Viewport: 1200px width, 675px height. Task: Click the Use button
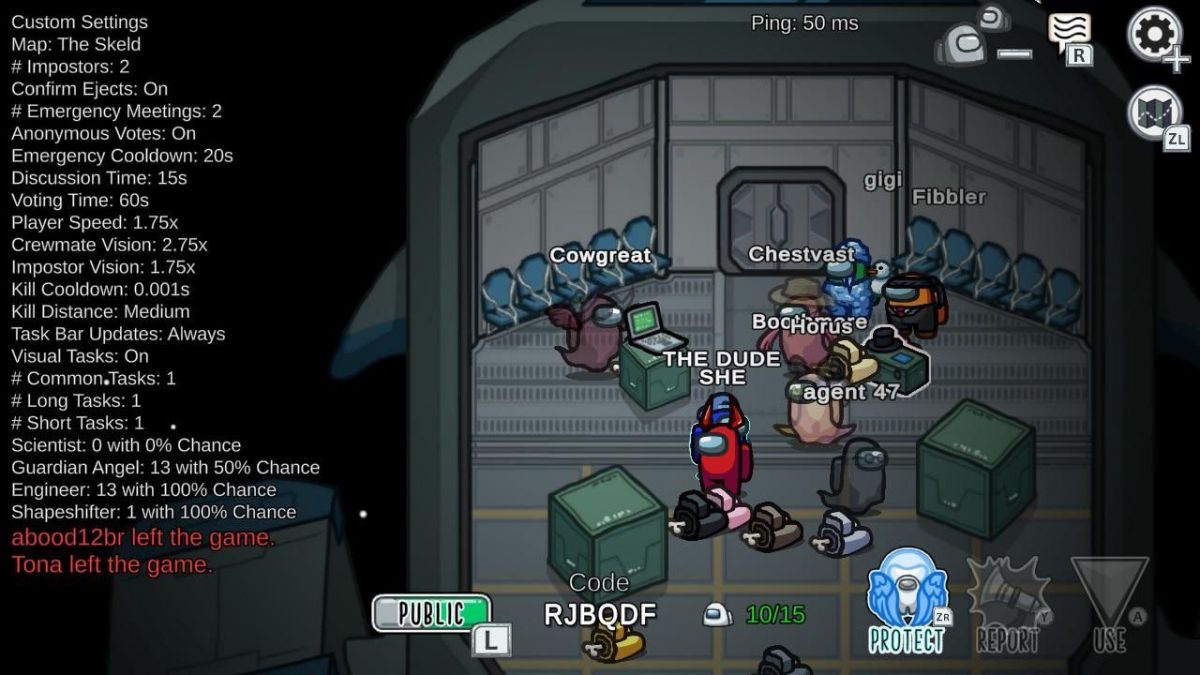(x=1109, y=606)
